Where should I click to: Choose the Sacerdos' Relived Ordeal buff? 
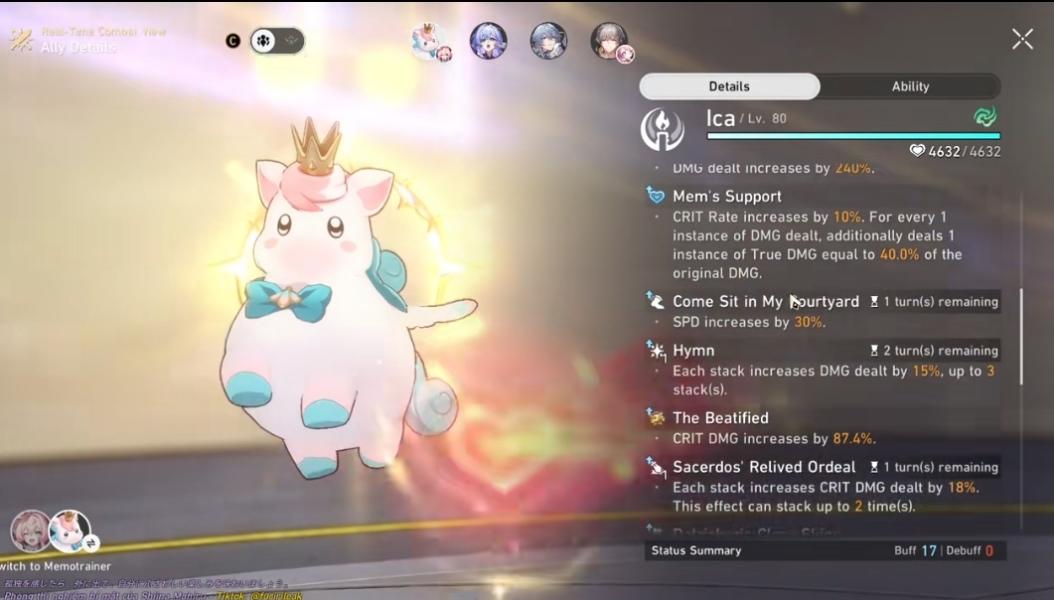(x=764, y=467)
